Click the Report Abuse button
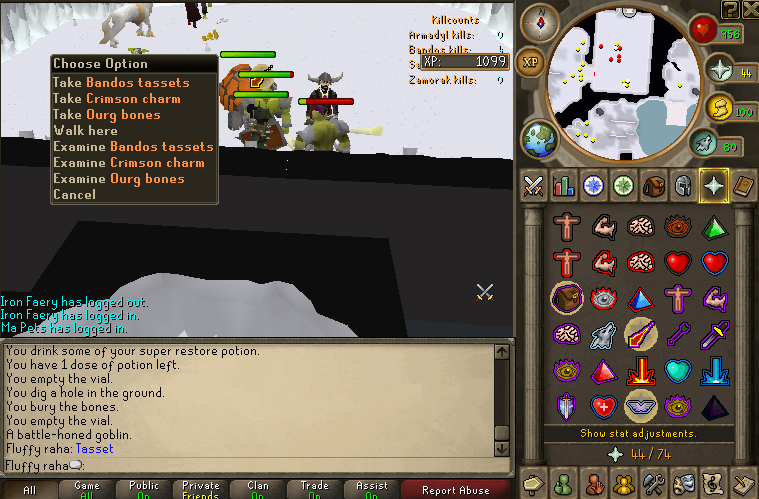Viewport: 759px width, 499px height. pos(456,490)
